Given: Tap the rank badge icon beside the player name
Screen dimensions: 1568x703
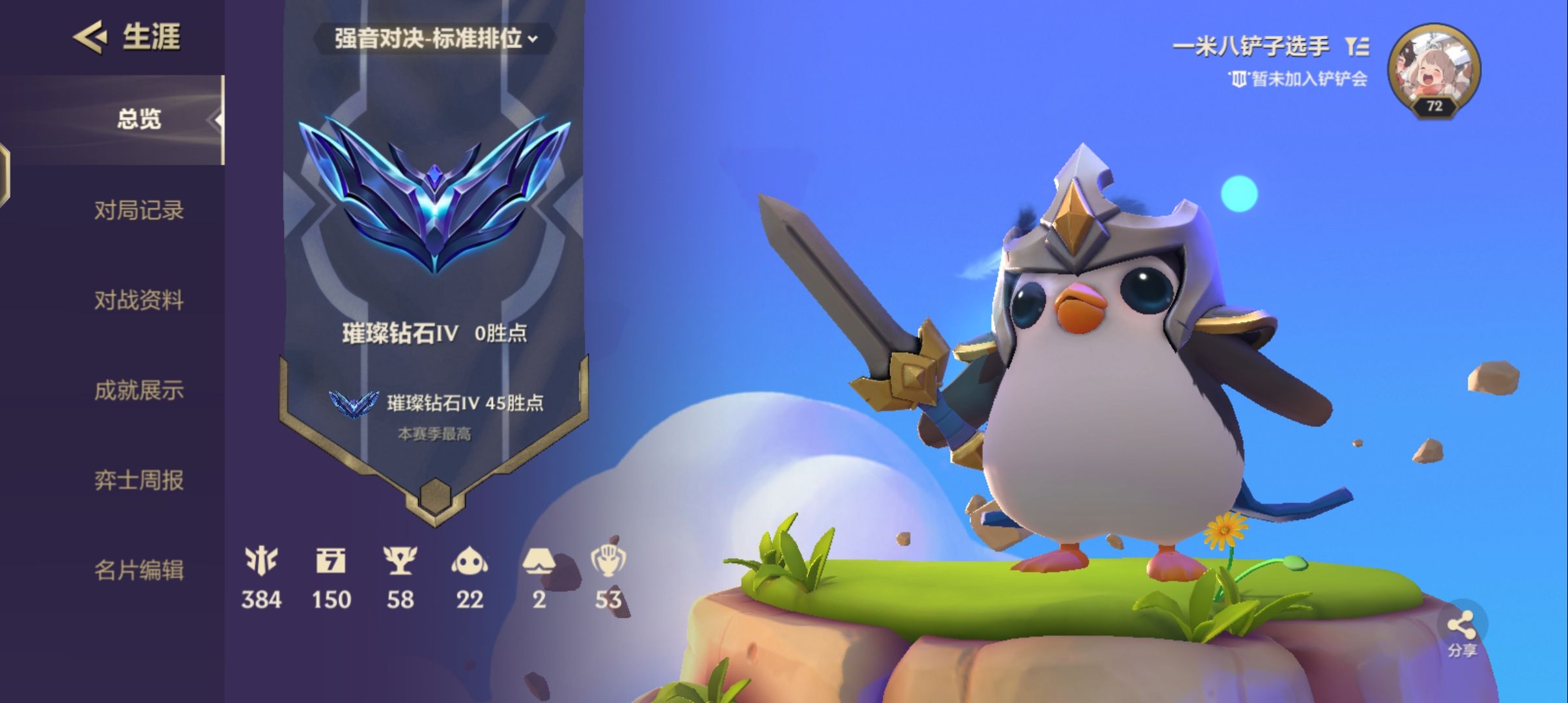Looking at the screenshot, I should pos(1358,46).
